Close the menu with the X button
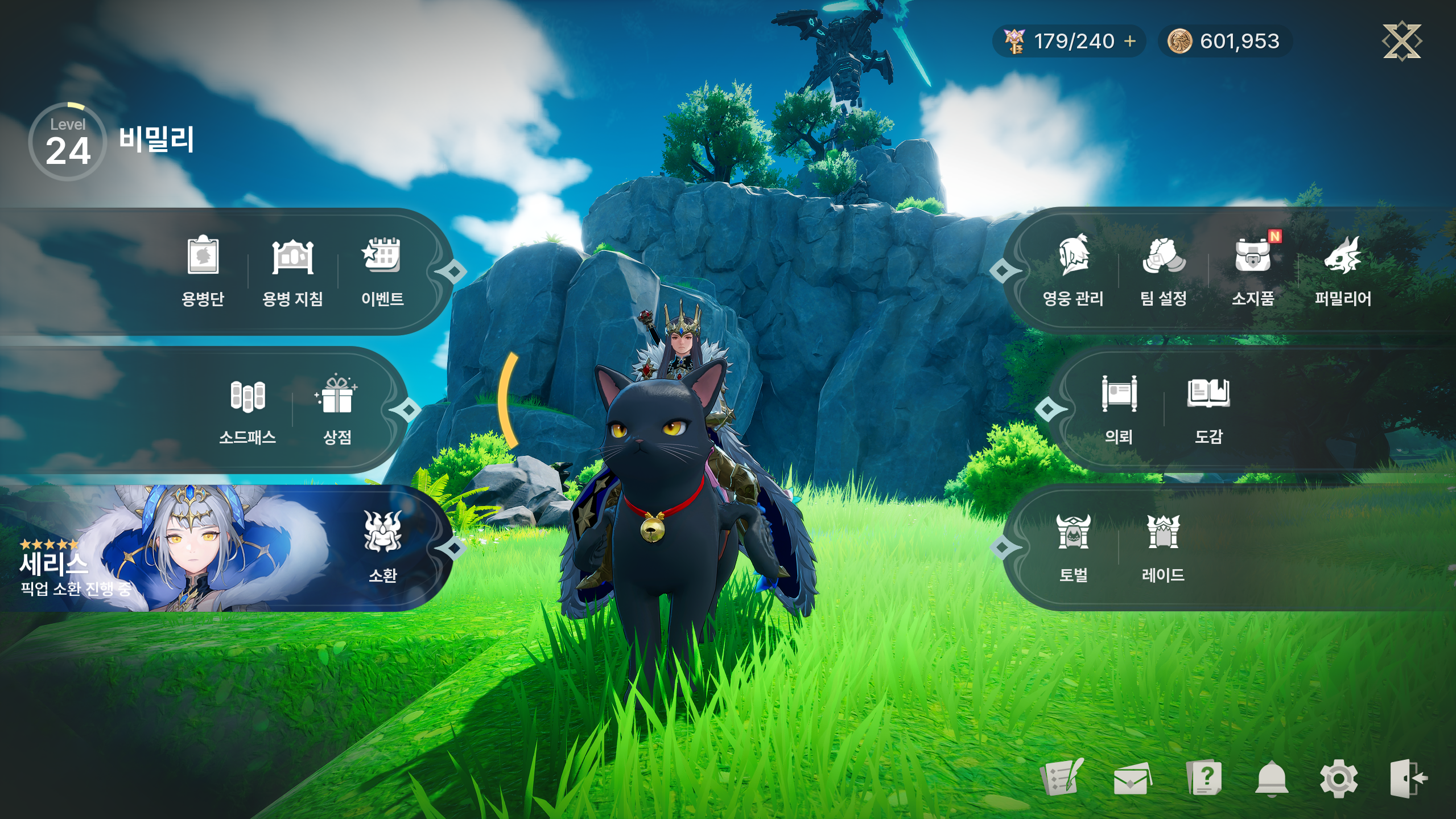This screenshot has width=1456, height=819. pyautogui.click(x=1402, y=41)
